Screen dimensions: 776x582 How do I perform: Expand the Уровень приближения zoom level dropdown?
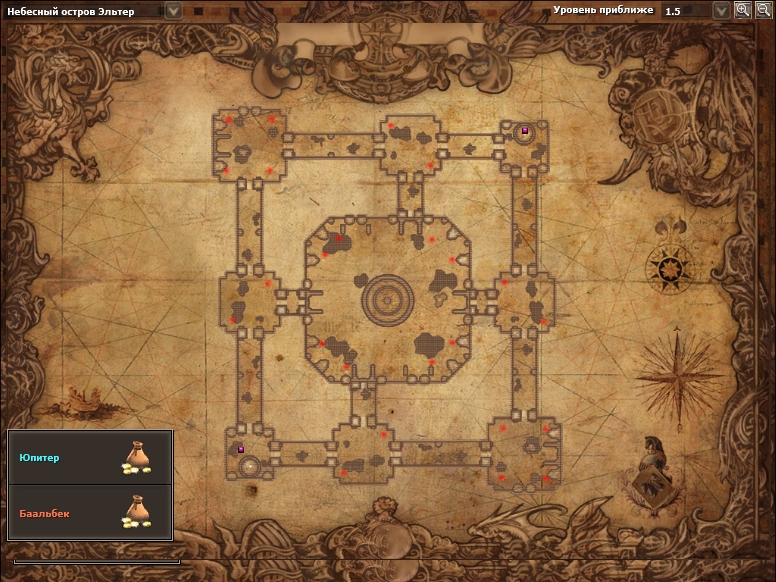(x=721, y=10)
